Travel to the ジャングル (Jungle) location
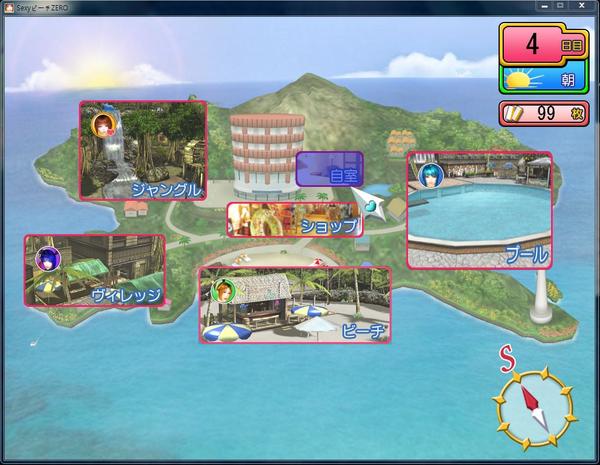 click(x=142, y=150)
